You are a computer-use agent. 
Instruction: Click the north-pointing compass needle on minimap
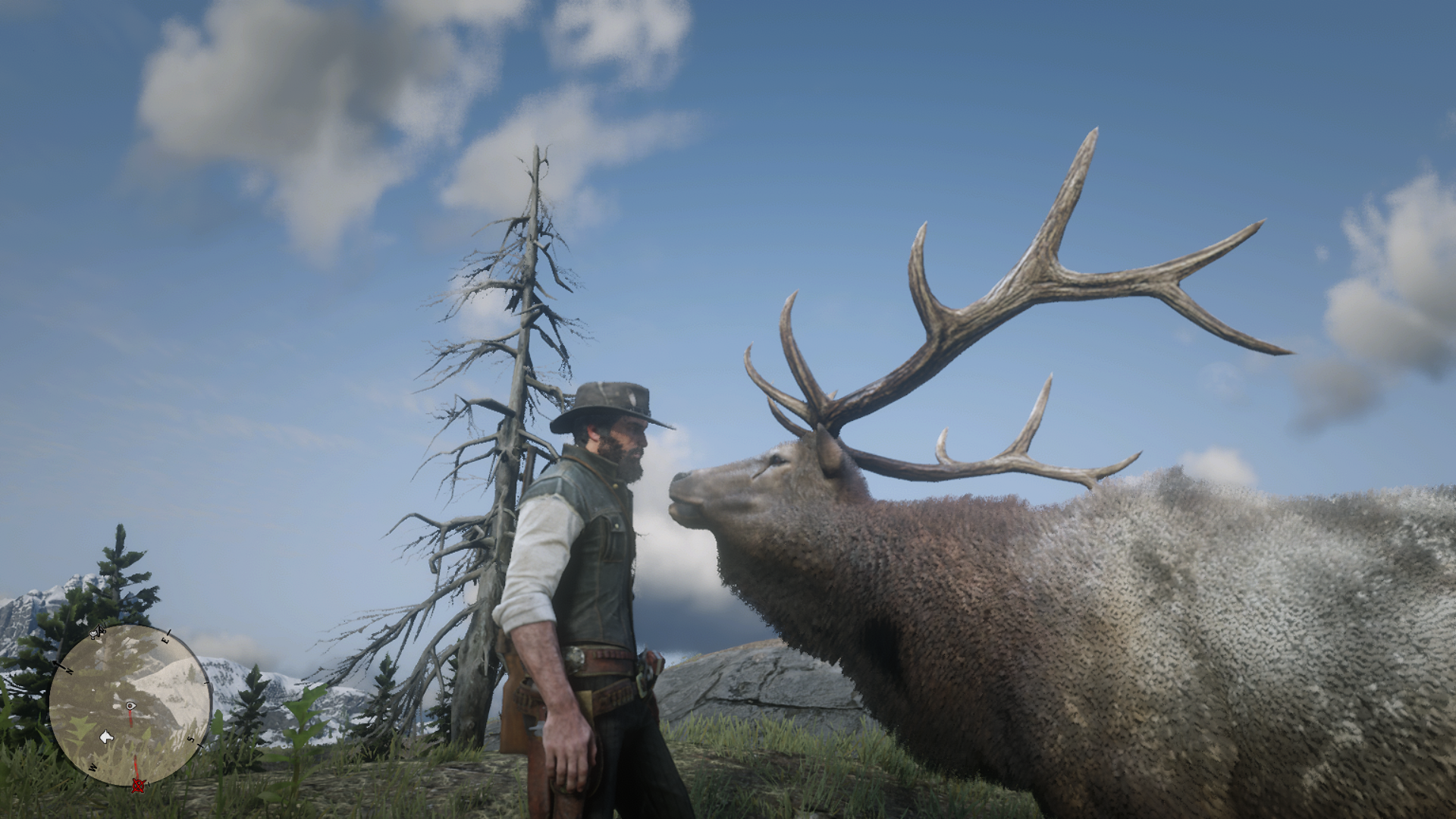pyautogui.click(x=56, y=664)
